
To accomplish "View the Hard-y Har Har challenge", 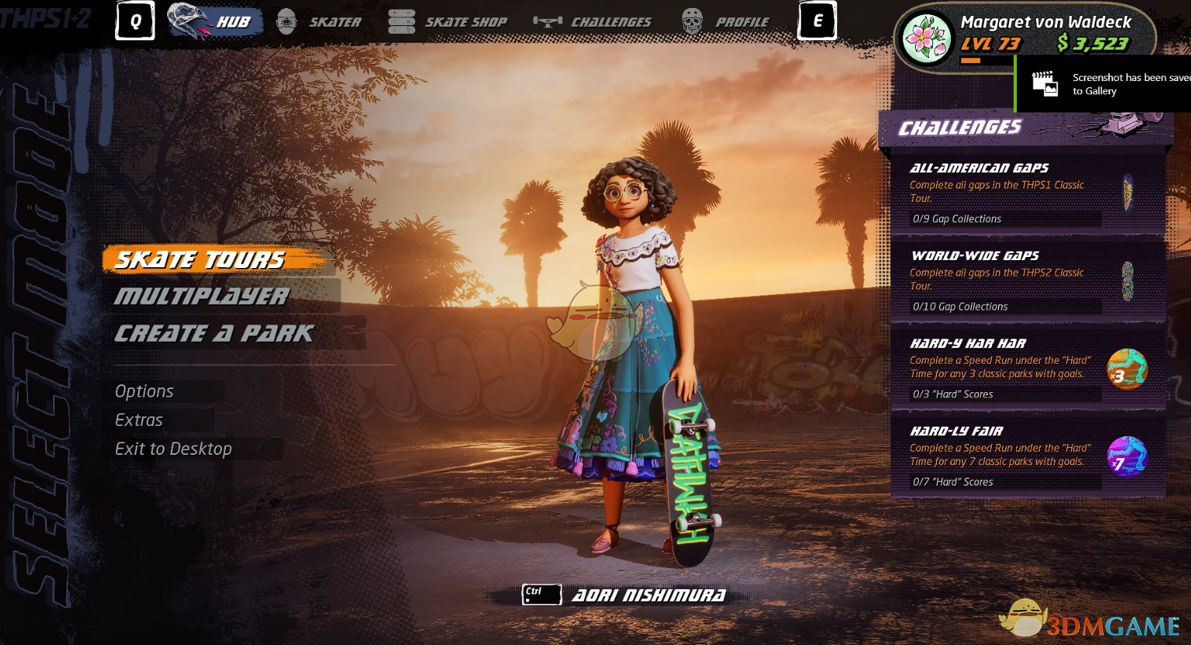I will (1026, 368).
